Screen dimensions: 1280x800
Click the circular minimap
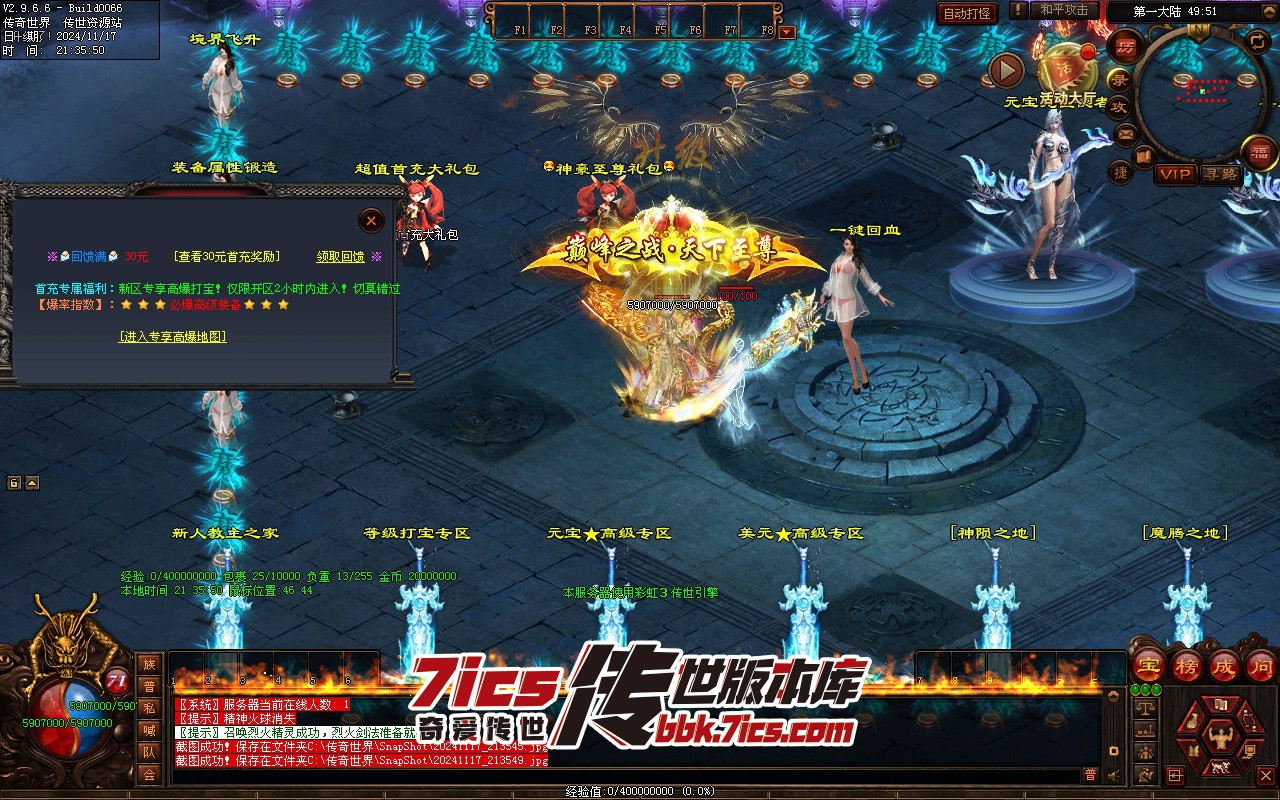[x=1201, y=91]
